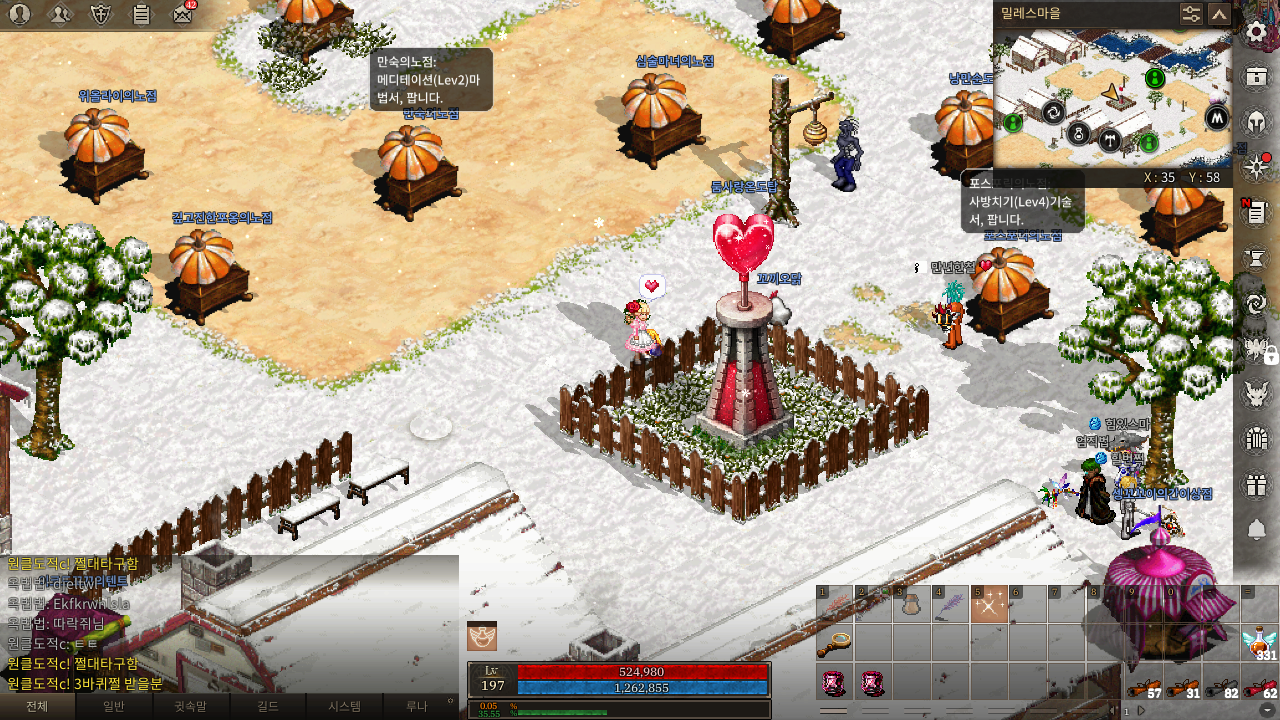Click the minimap of 밀레스마을

[x=1112, y=97]
